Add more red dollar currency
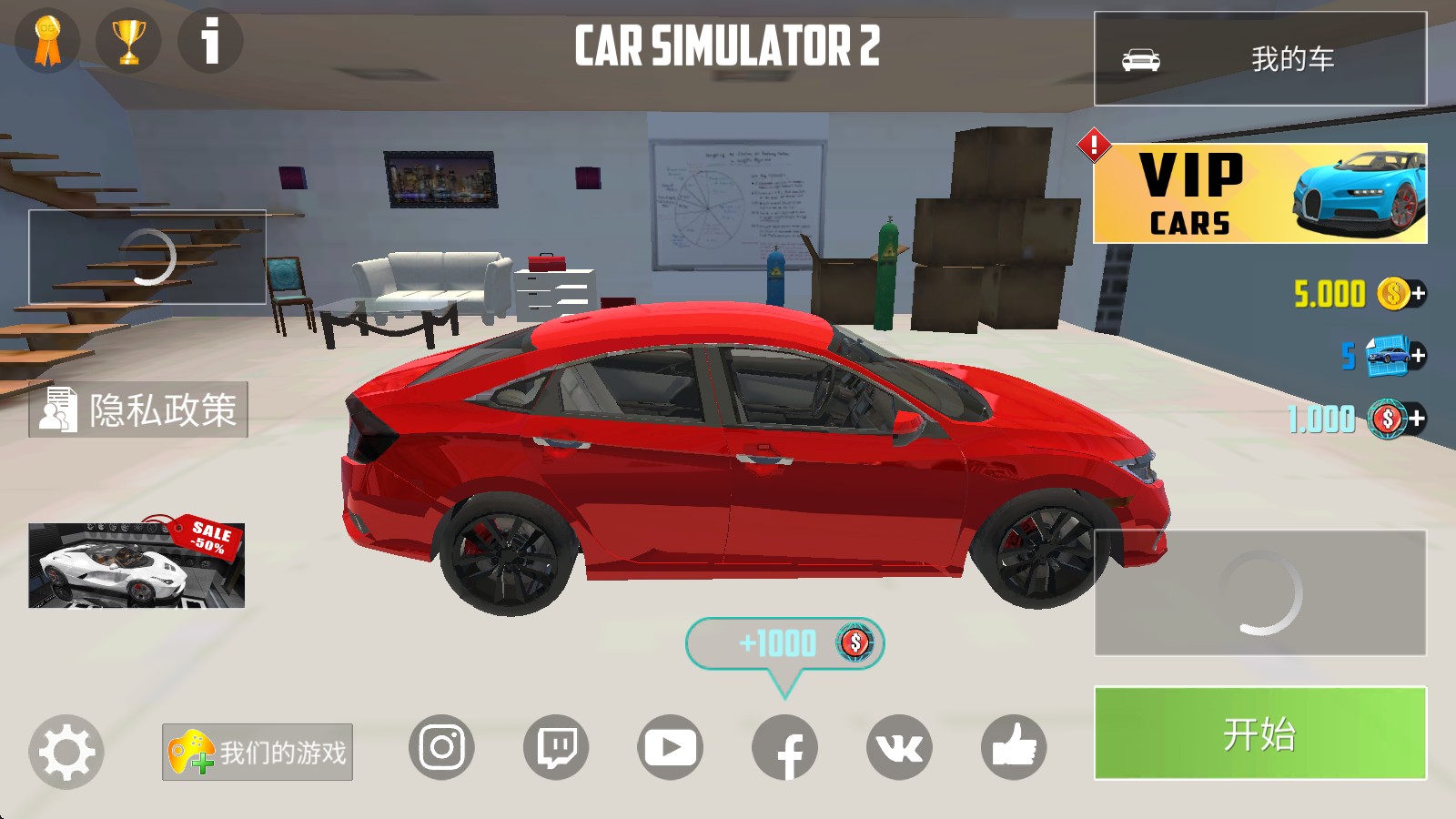The width and height of the screenshot is (1456, 819). pyautogui.click(x=1417, y=419)
